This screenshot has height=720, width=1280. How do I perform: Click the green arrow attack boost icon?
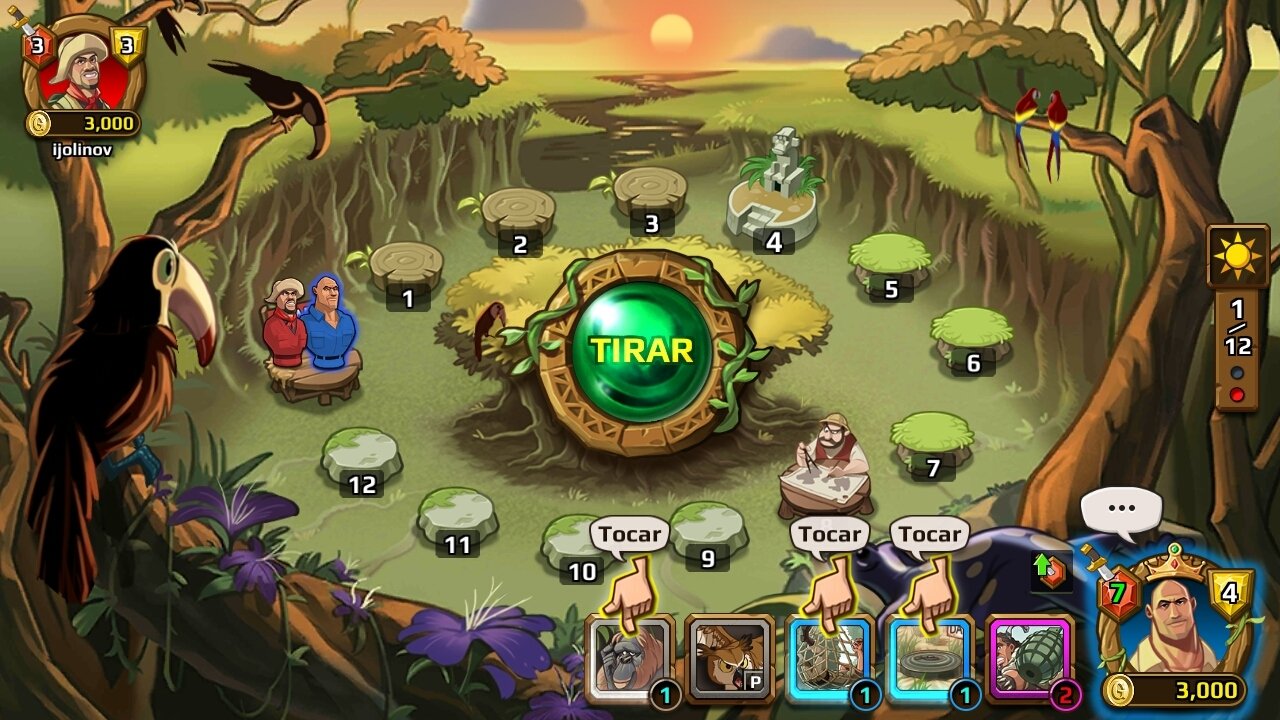pyautogui.click(x=1050, y=570)
